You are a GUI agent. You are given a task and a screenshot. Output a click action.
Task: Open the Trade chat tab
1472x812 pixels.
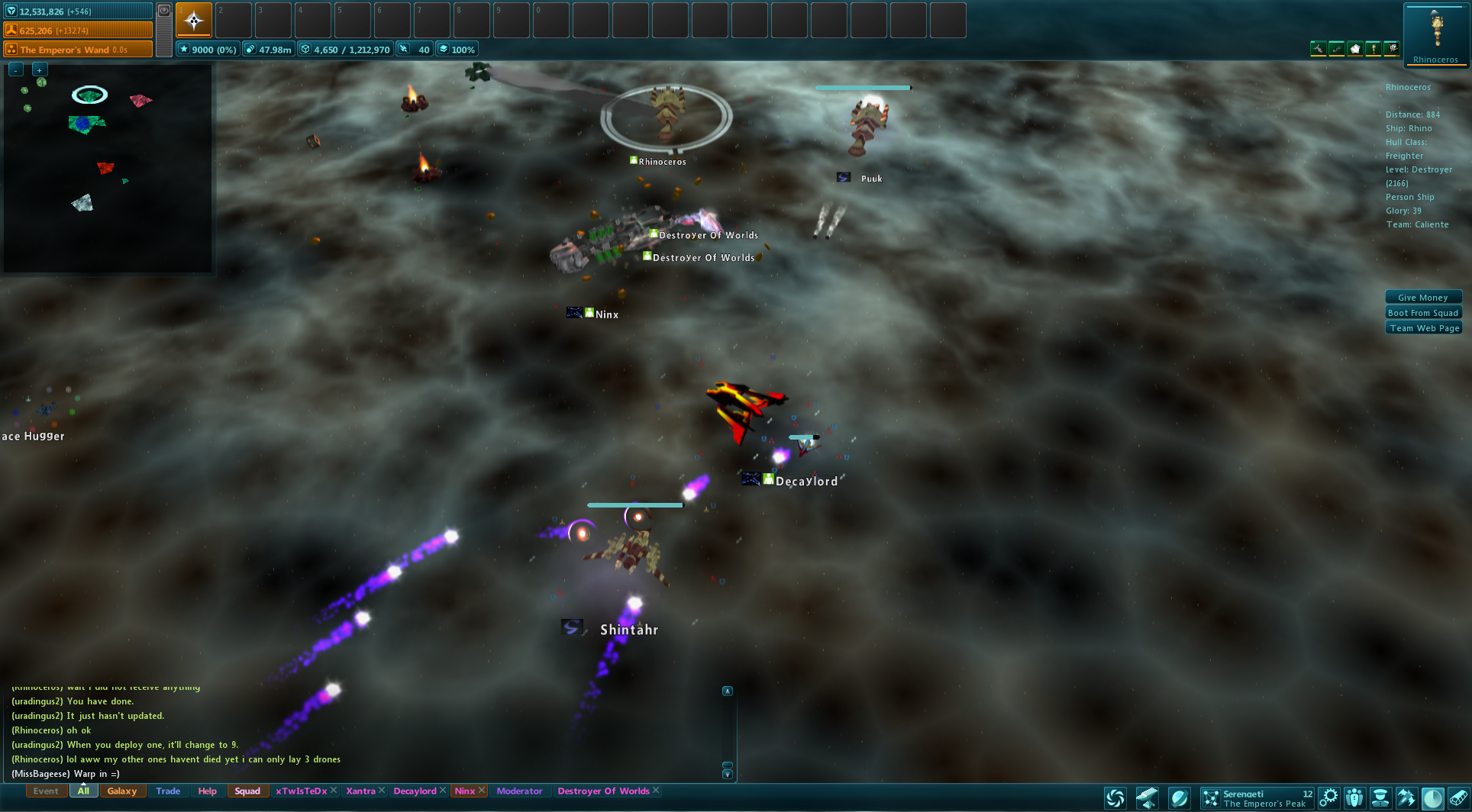pyautogui.click(x=168, y=791)
